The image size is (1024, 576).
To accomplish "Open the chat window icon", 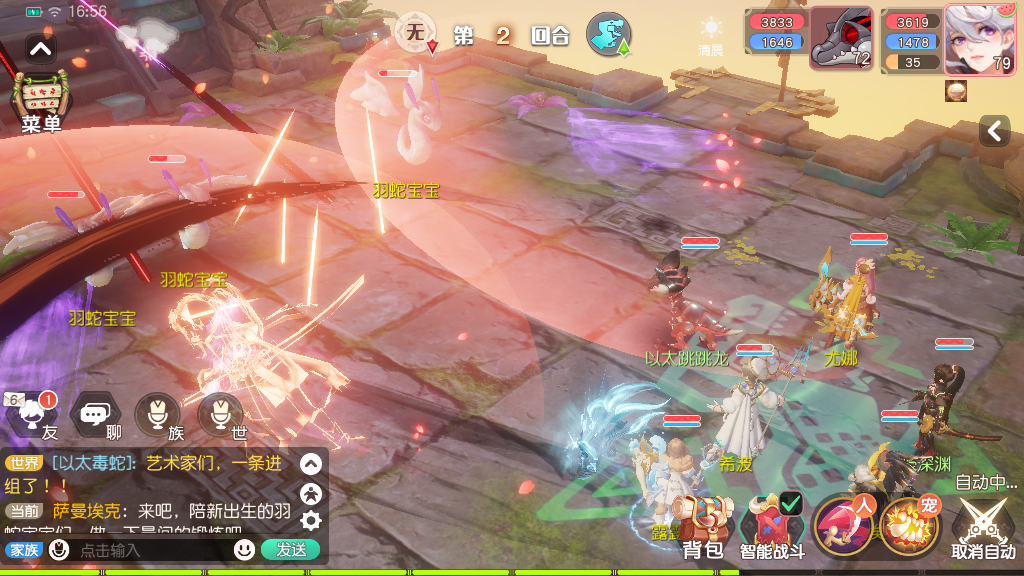I will 96,414.
